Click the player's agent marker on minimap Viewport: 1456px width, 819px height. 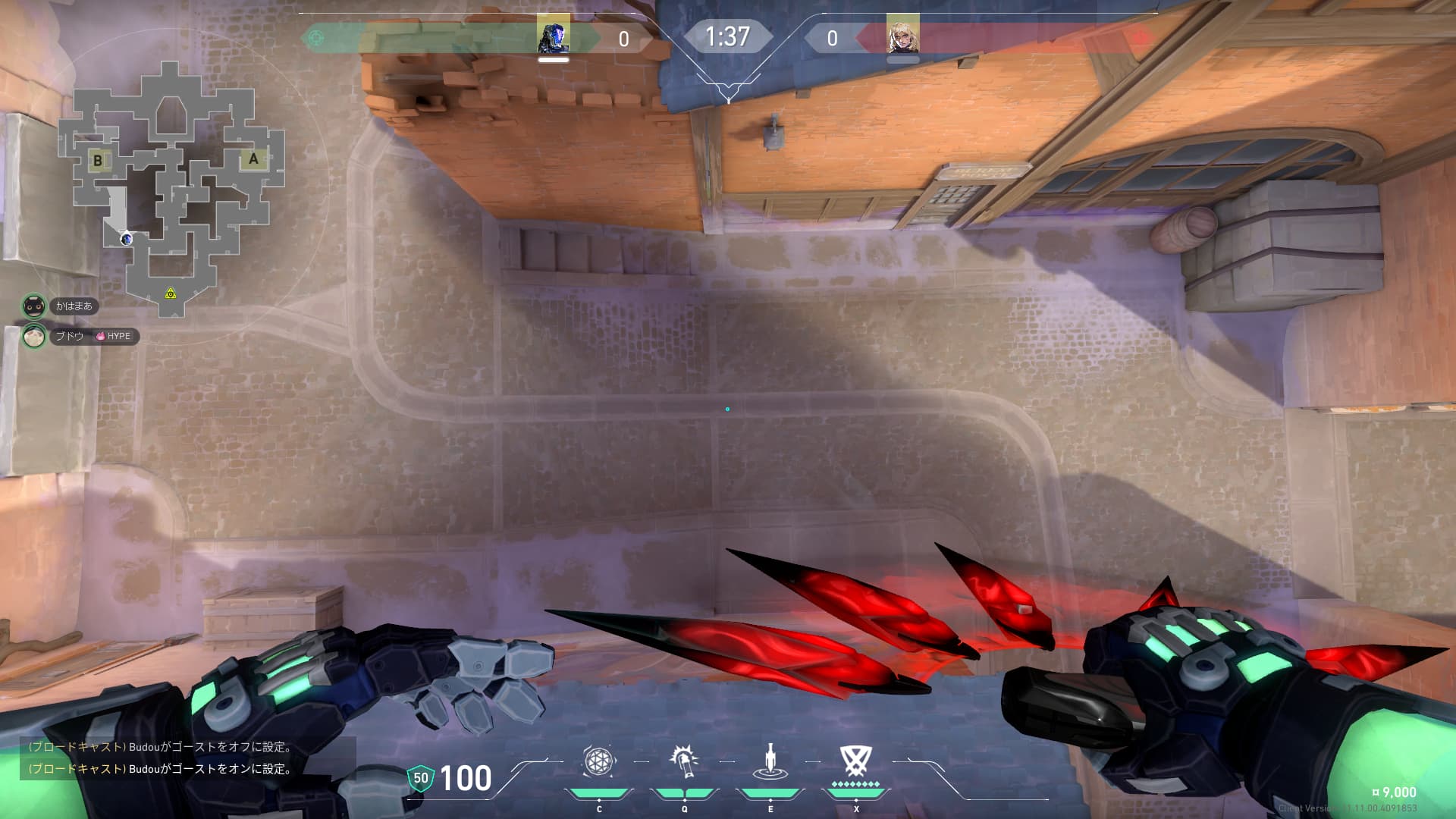point(127,239)
